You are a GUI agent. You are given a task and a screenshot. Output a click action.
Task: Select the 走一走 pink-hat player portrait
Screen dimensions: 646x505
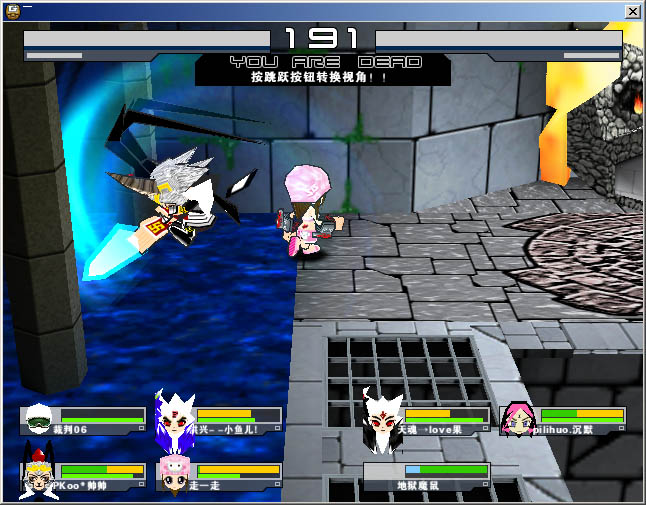click(174, 474)
